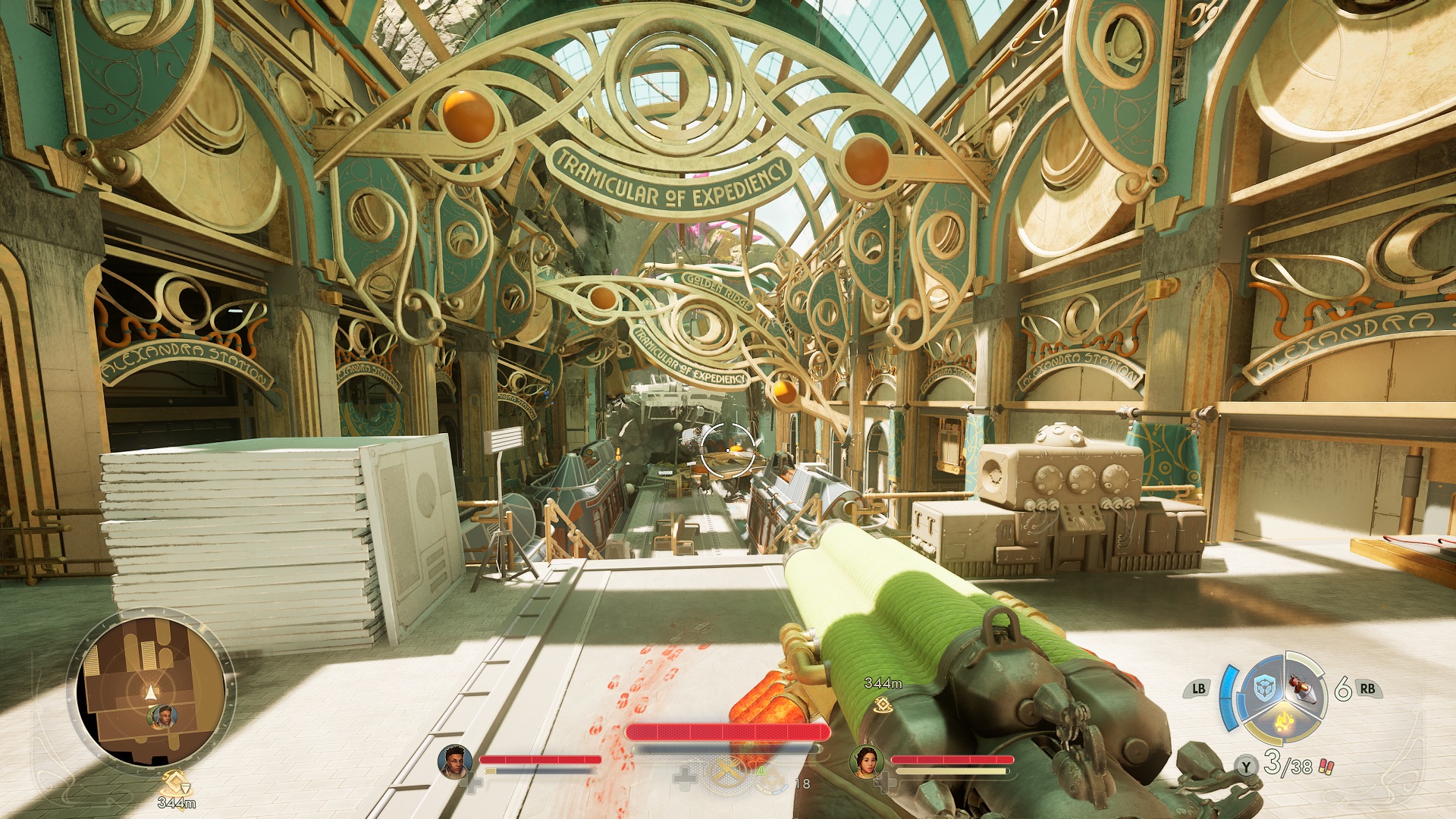Screen dimensions: 1456x819
Task: Activate the blue shield cube ability
Action: tap(1264, 689)
